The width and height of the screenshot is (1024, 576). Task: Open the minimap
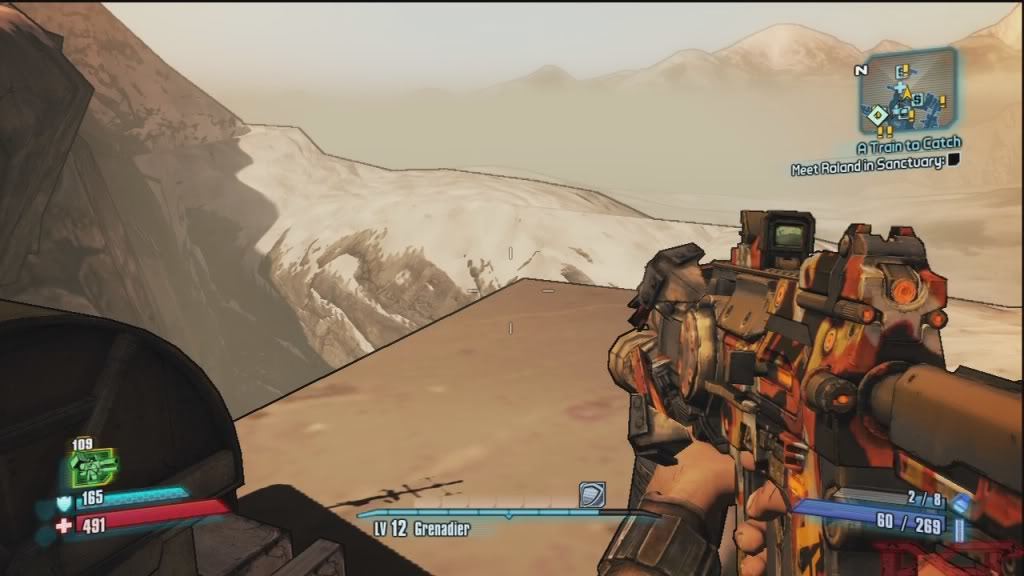907,92
